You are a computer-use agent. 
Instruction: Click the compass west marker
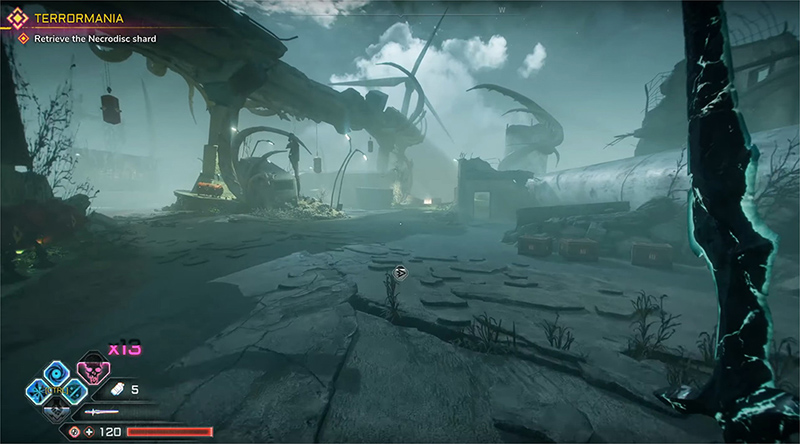tap(502, 10)
